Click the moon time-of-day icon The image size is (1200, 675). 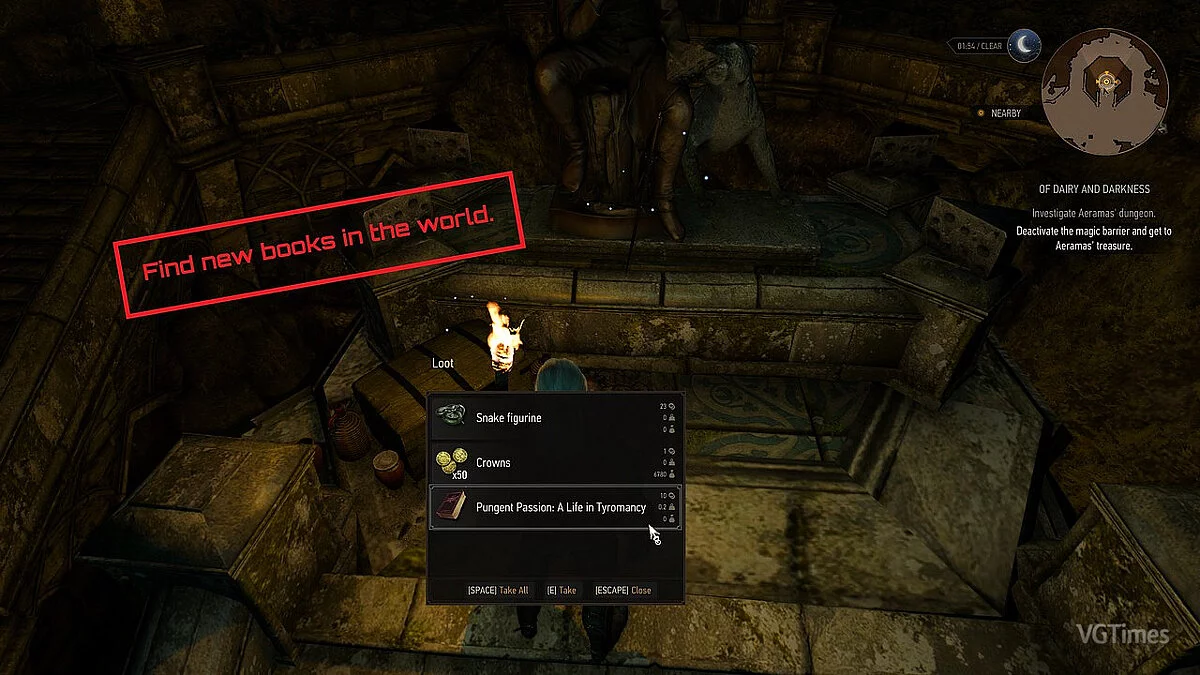point(1024,44)
